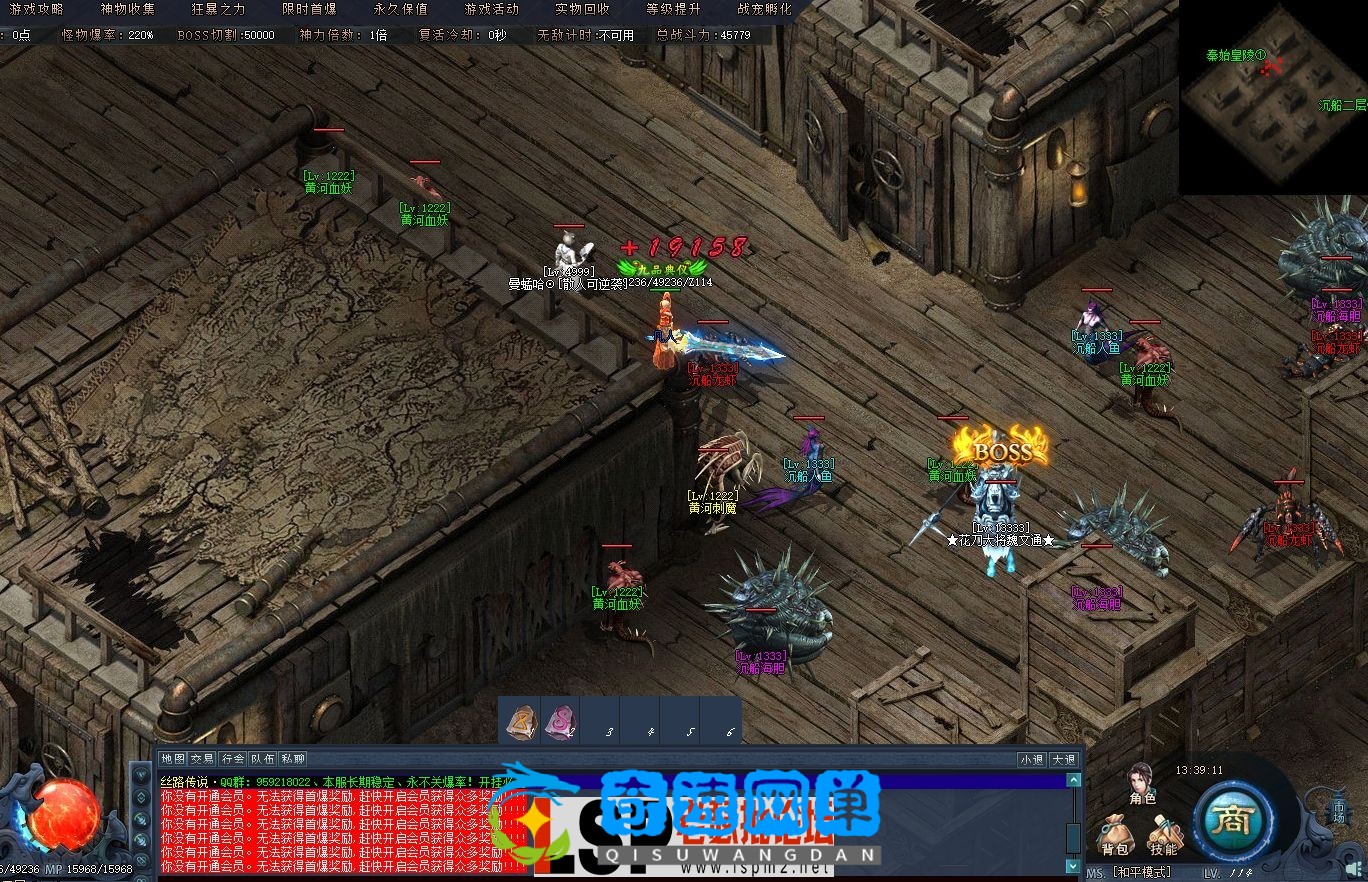Use the pink rune in hotbar slot two
The height and width of the screenshot is (882, 1368).
559,719
